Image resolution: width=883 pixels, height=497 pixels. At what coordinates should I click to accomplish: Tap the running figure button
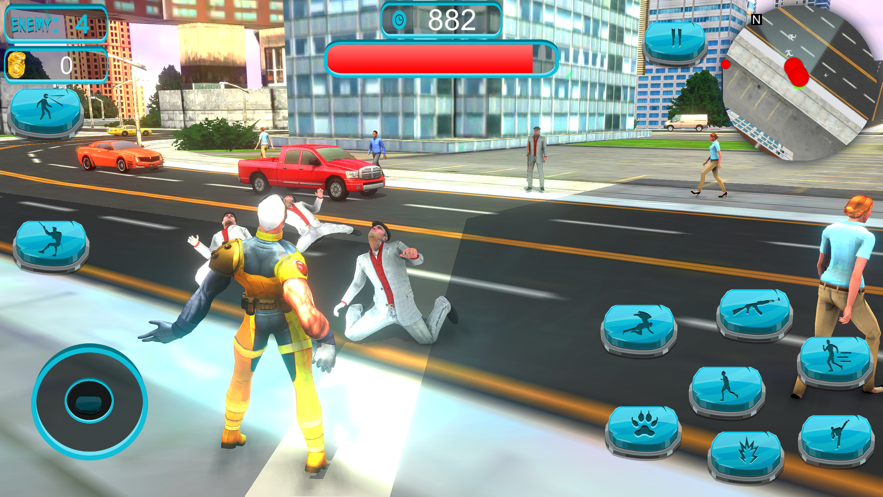click(727, 389)
